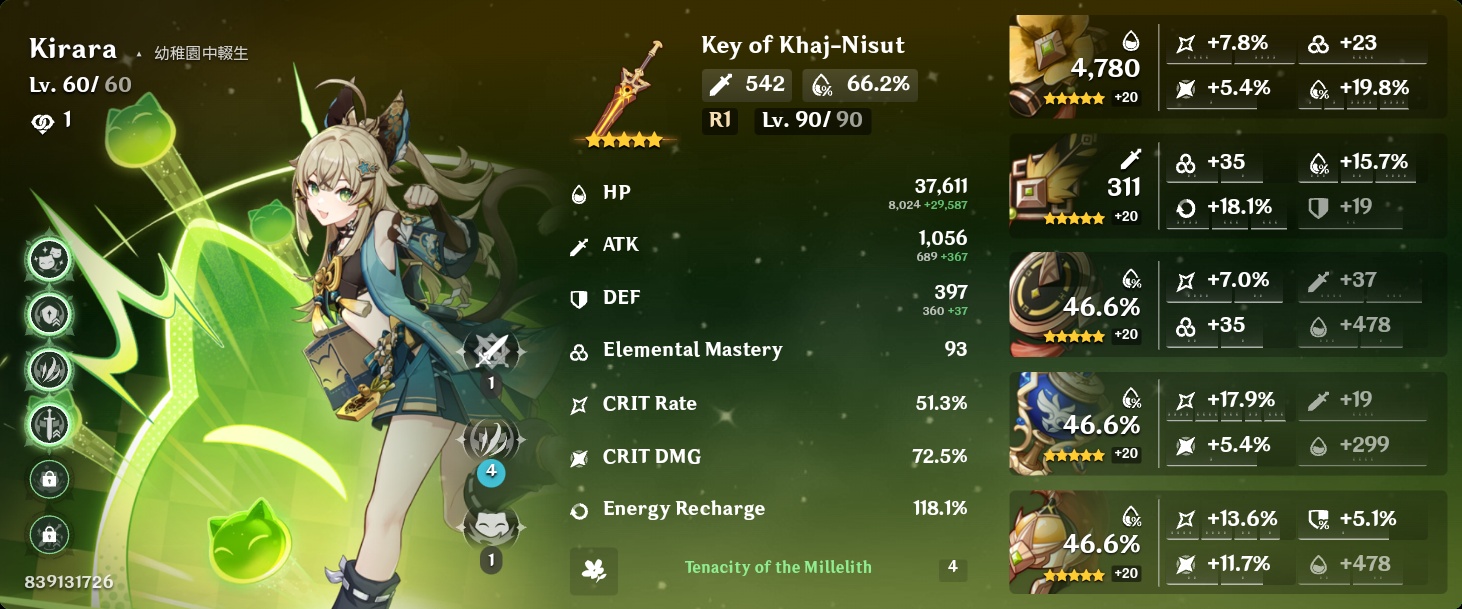Select the shield constellation icon
This screenshot has height=609, width=1462.
[49, 314]
